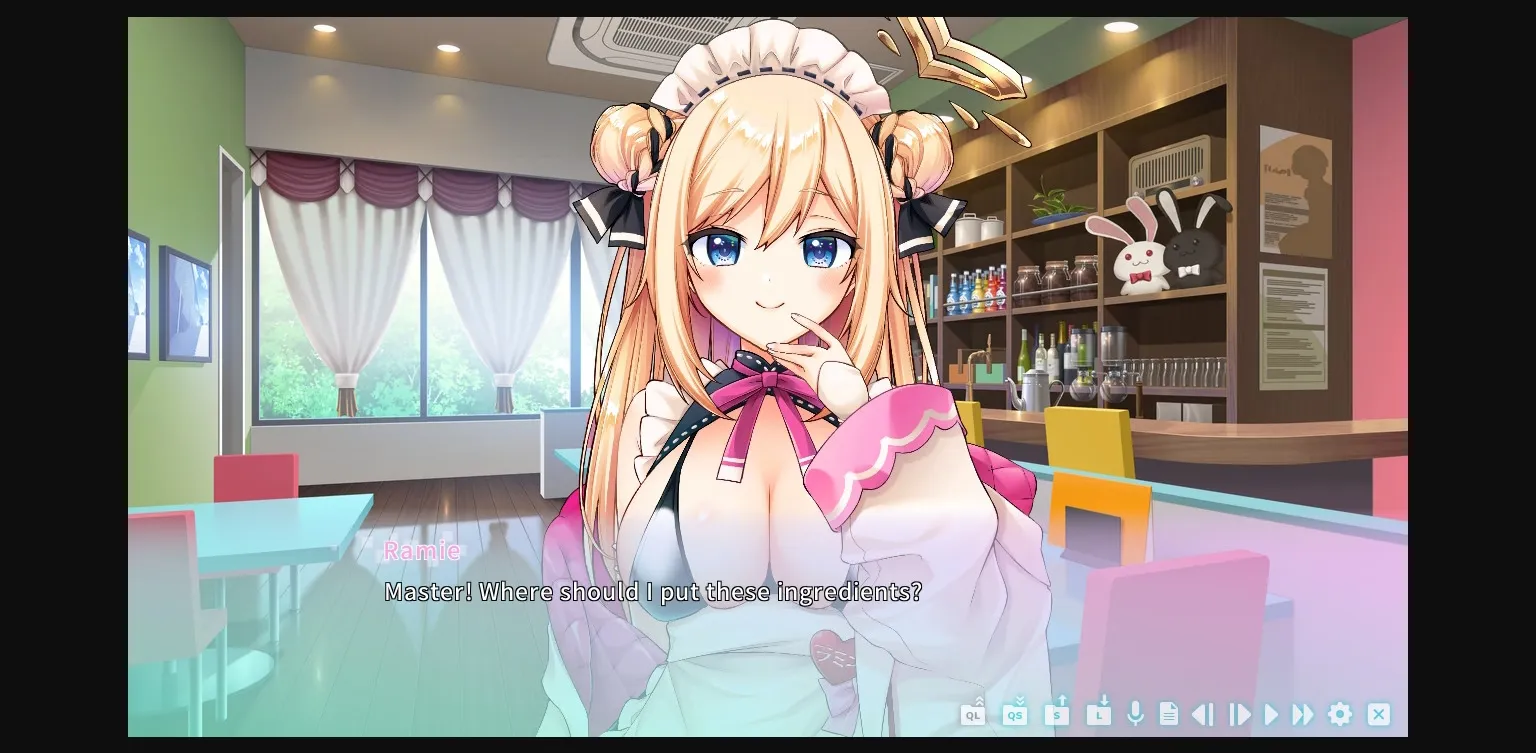Select Ramie's name label above the dialogue
The height and width of the screenshot is (753, 1536).
pyautogui.click(x=422, y=551)
